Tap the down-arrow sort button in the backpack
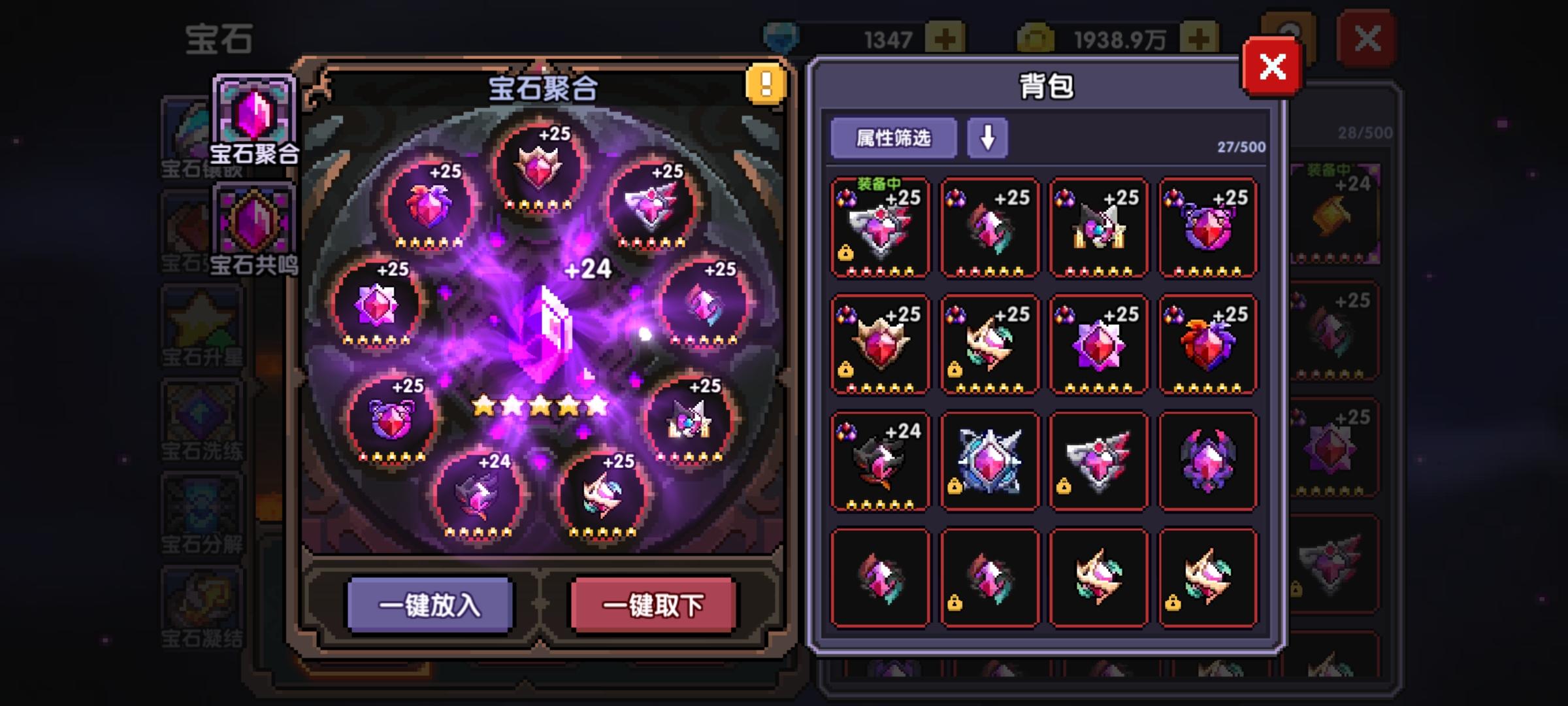1568x706 pixels. [x=987, y=137]
